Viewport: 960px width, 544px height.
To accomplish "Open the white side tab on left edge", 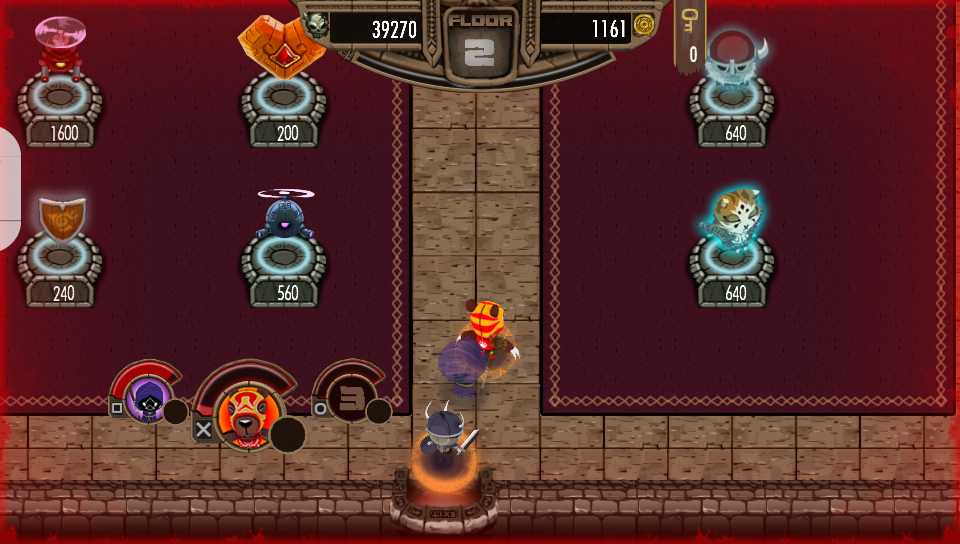I will click(x=9, y=189).
